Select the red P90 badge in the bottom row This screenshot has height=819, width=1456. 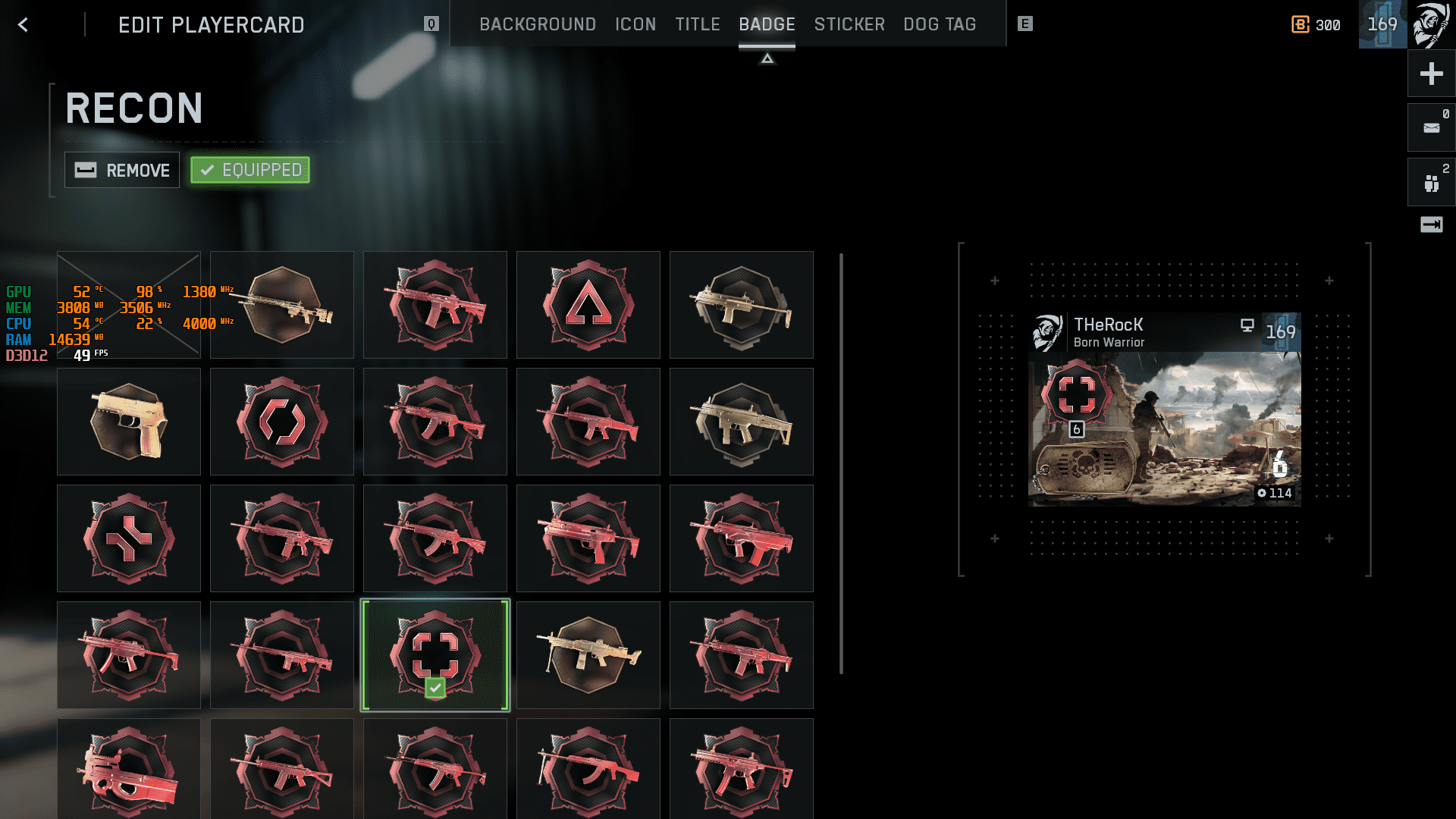pyautogui.click(x=128, y=768)
